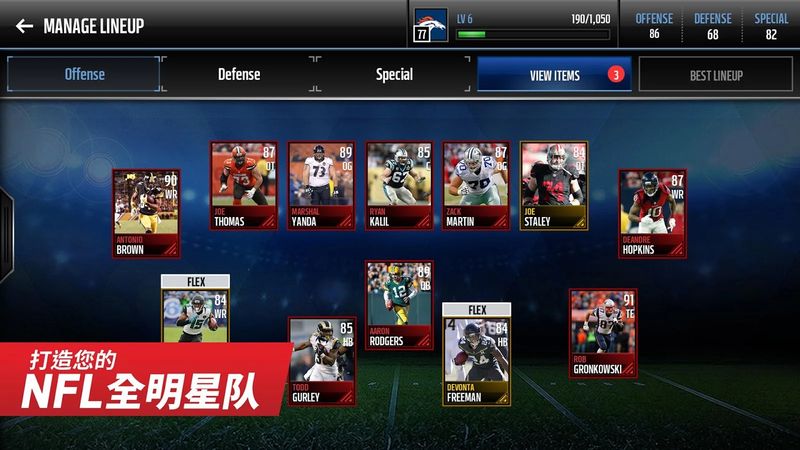
Task: Pick the Marshal Yanda card
Action: pos(321,186)
